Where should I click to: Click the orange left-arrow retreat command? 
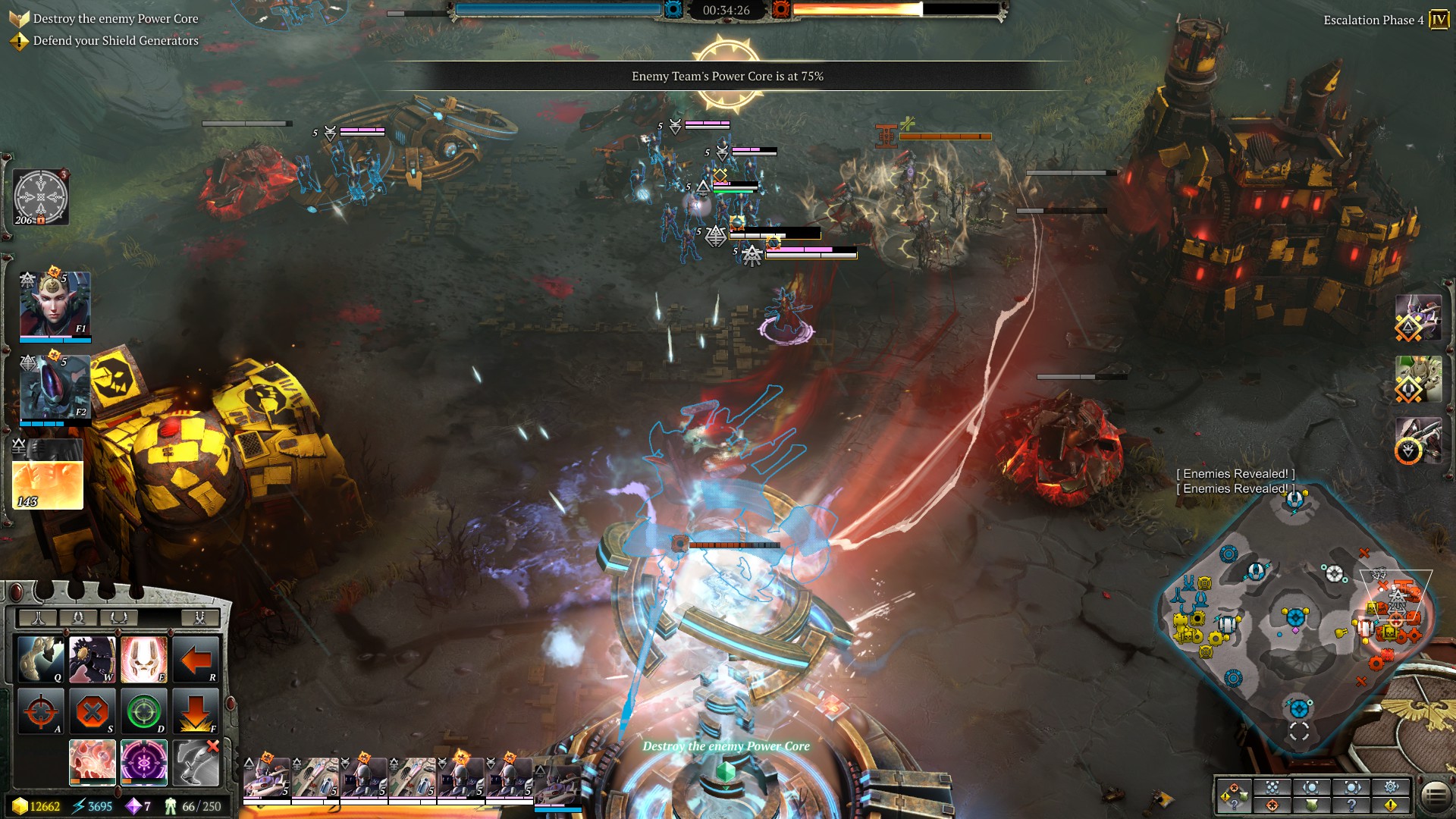point(195,659)
